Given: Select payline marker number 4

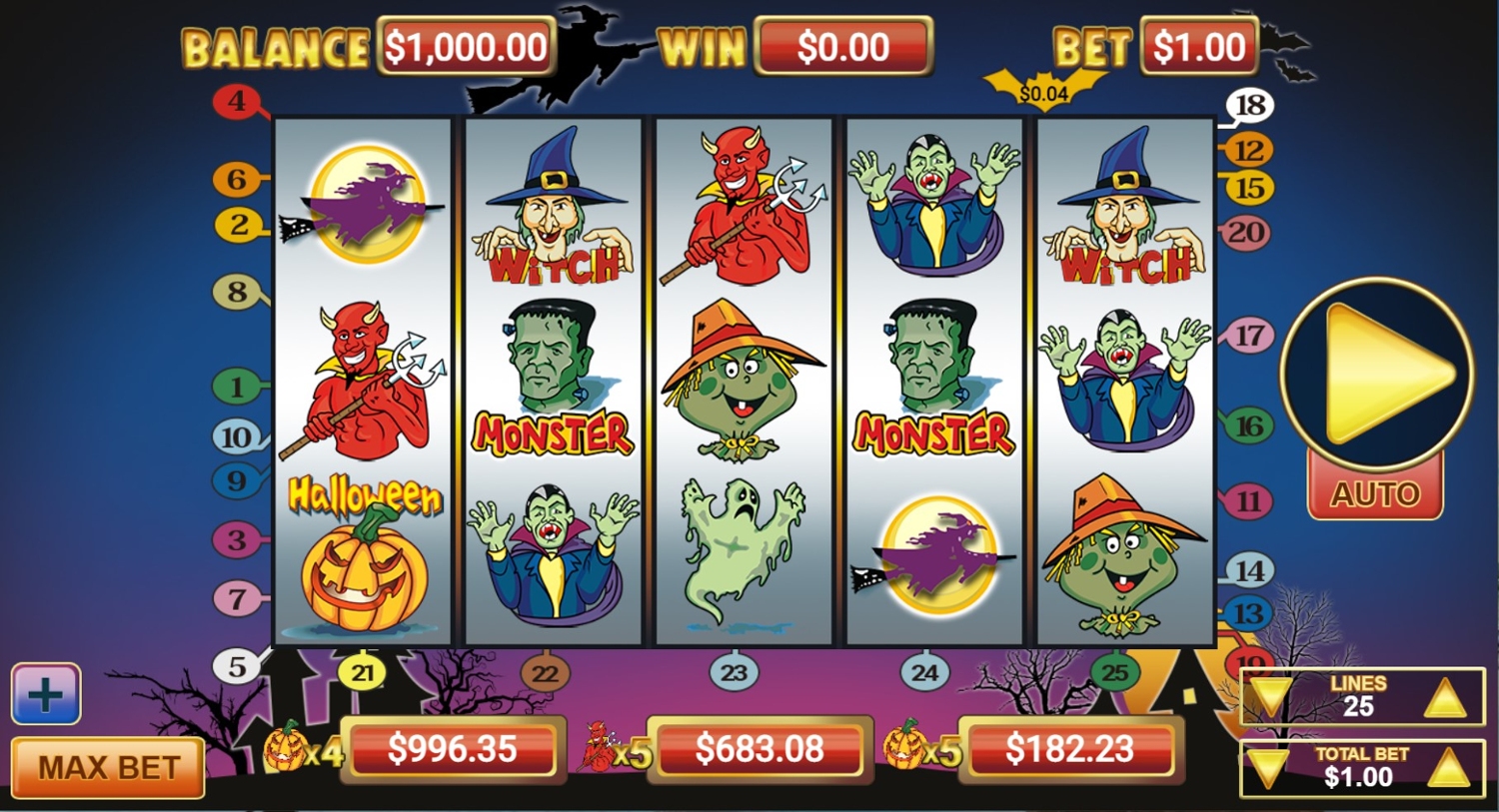Looking at the screenshot, I should [236, 101].
